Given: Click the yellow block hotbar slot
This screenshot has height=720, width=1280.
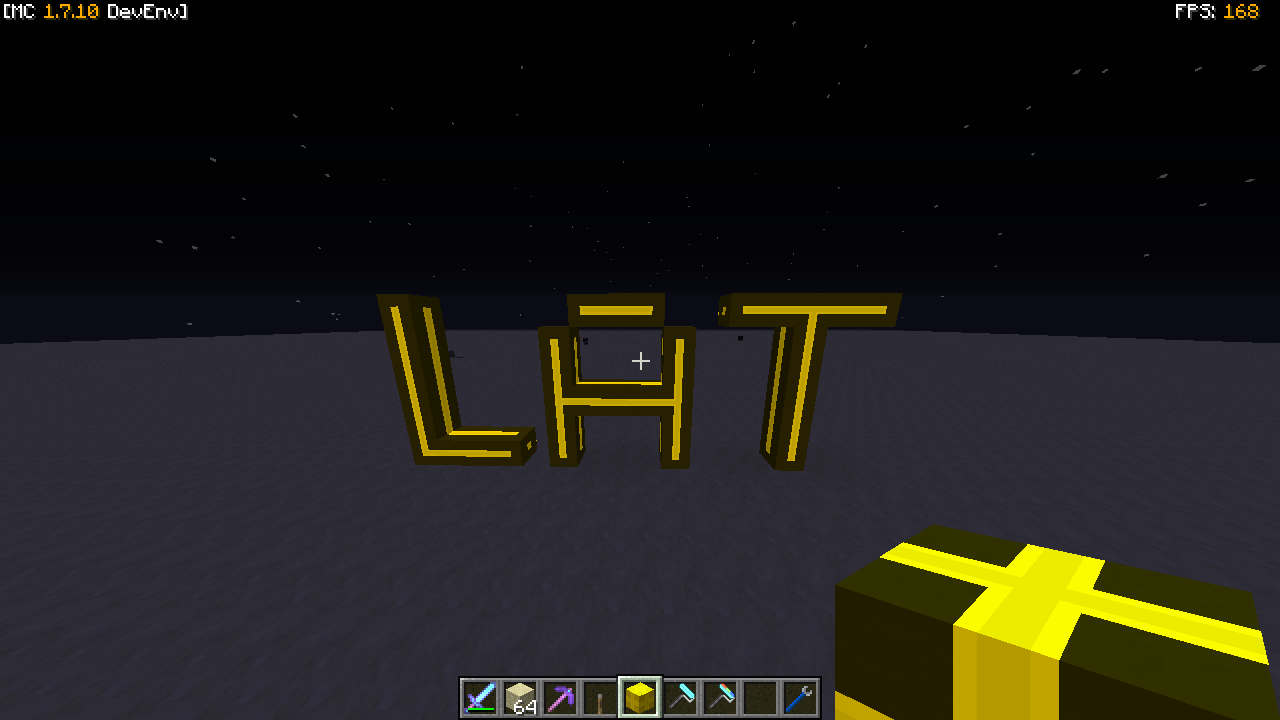Looking at the screenshot, I should (640, 697).
